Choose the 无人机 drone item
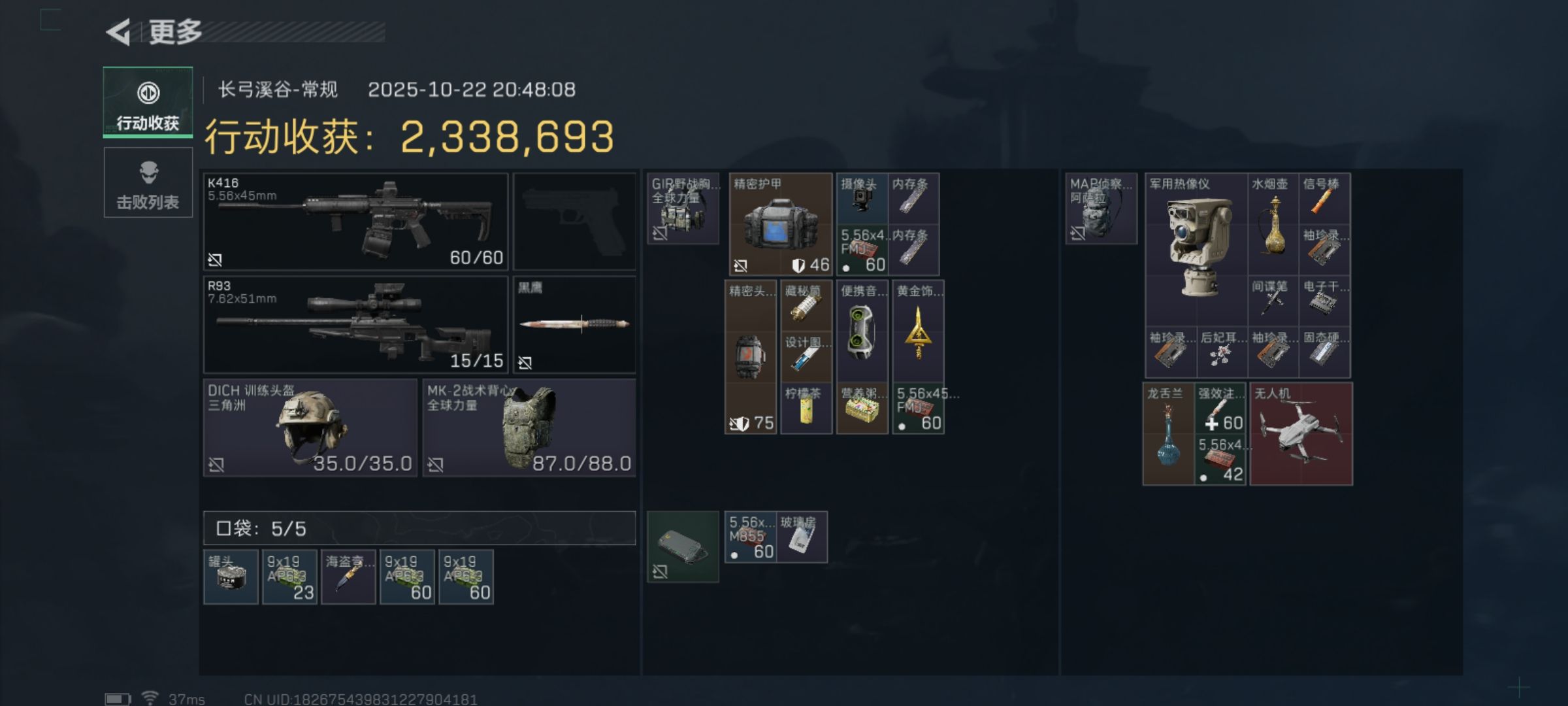This screenshot has width=1568, height=706. [x=1301, y=434]
